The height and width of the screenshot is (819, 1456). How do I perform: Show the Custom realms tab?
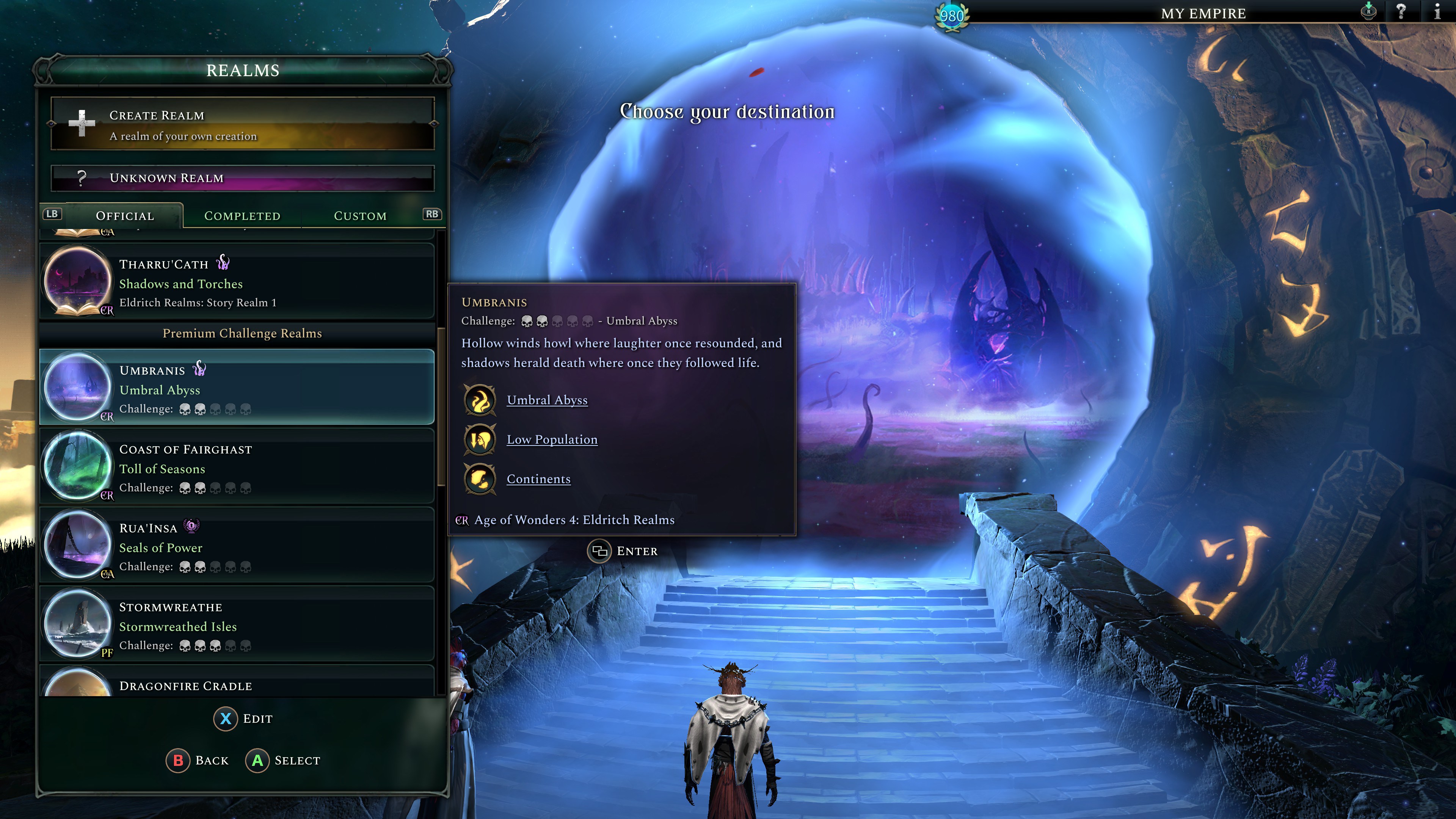[360, 216]
